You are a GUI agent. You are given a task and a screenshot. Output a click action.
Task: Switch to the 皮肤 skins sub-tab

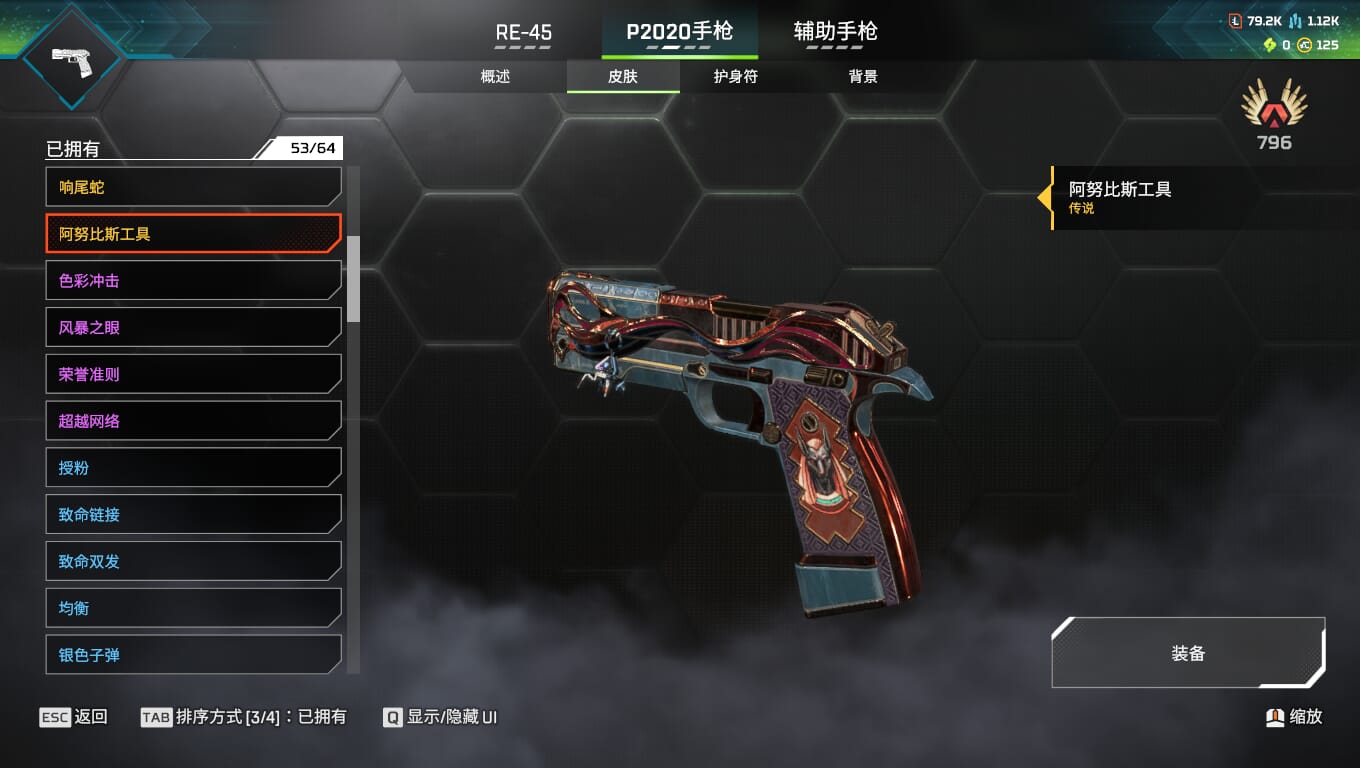pos(623,77)
